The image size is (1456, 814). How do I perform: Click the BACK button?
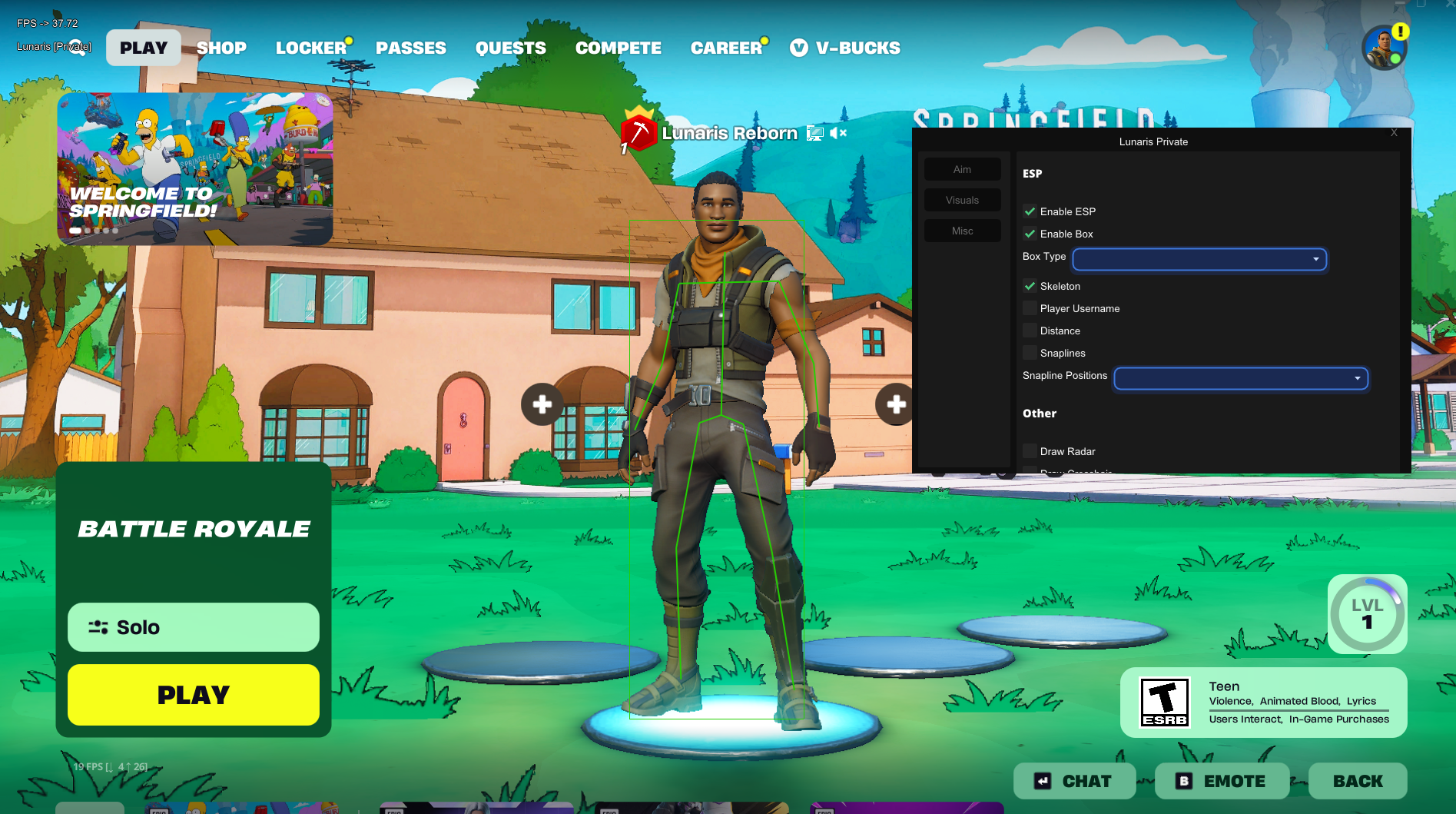(x=1358, y=781)
